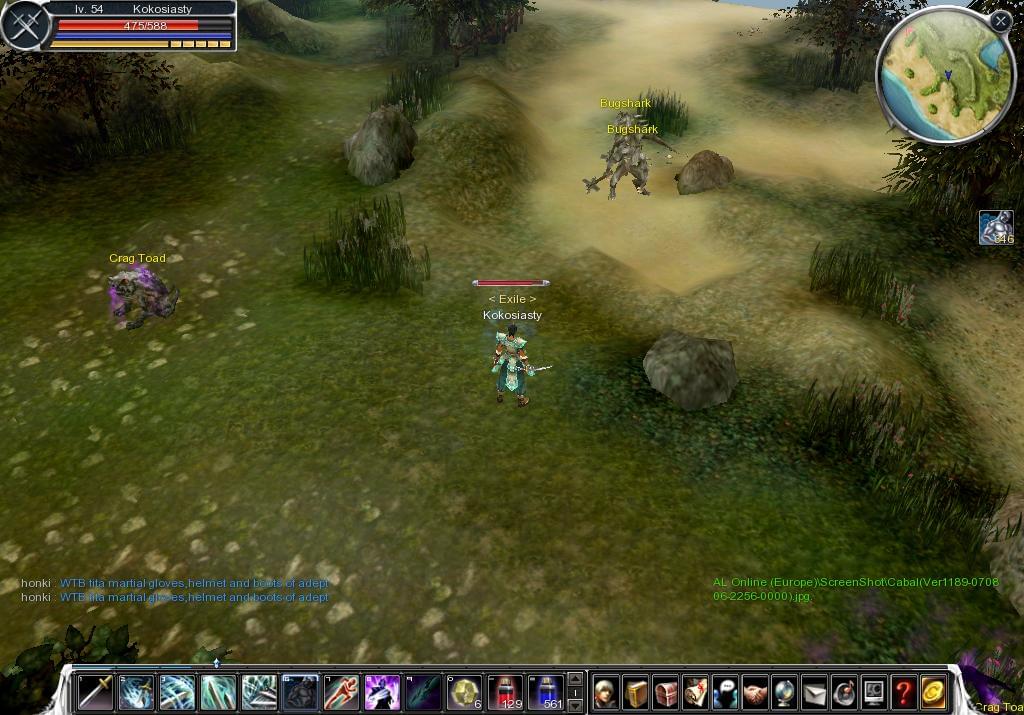This screenshot has width=1024, height=715.
Task: Open the handshake trade menu
Action: coord(755,692)
